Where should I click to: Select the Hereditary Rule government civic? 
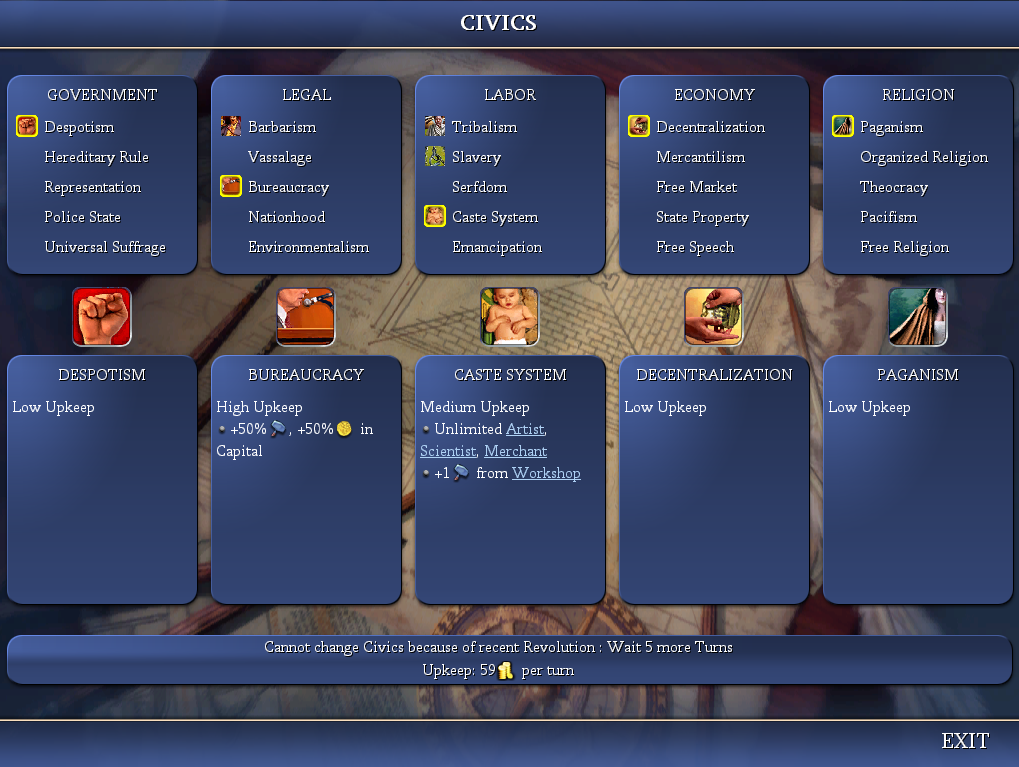(96, 157)
